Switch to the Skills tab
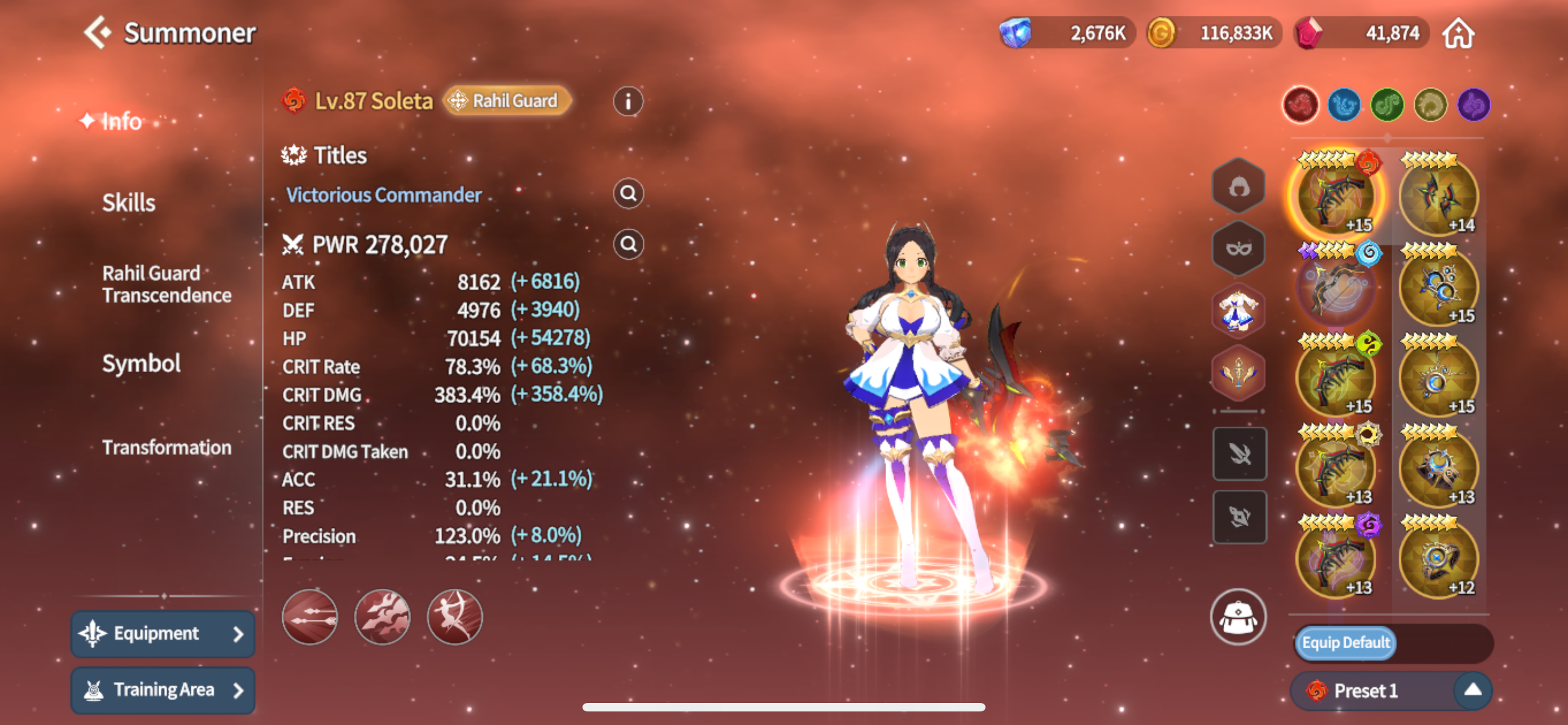The height and width of the screenshot is (725, 1568). [129, 203]
